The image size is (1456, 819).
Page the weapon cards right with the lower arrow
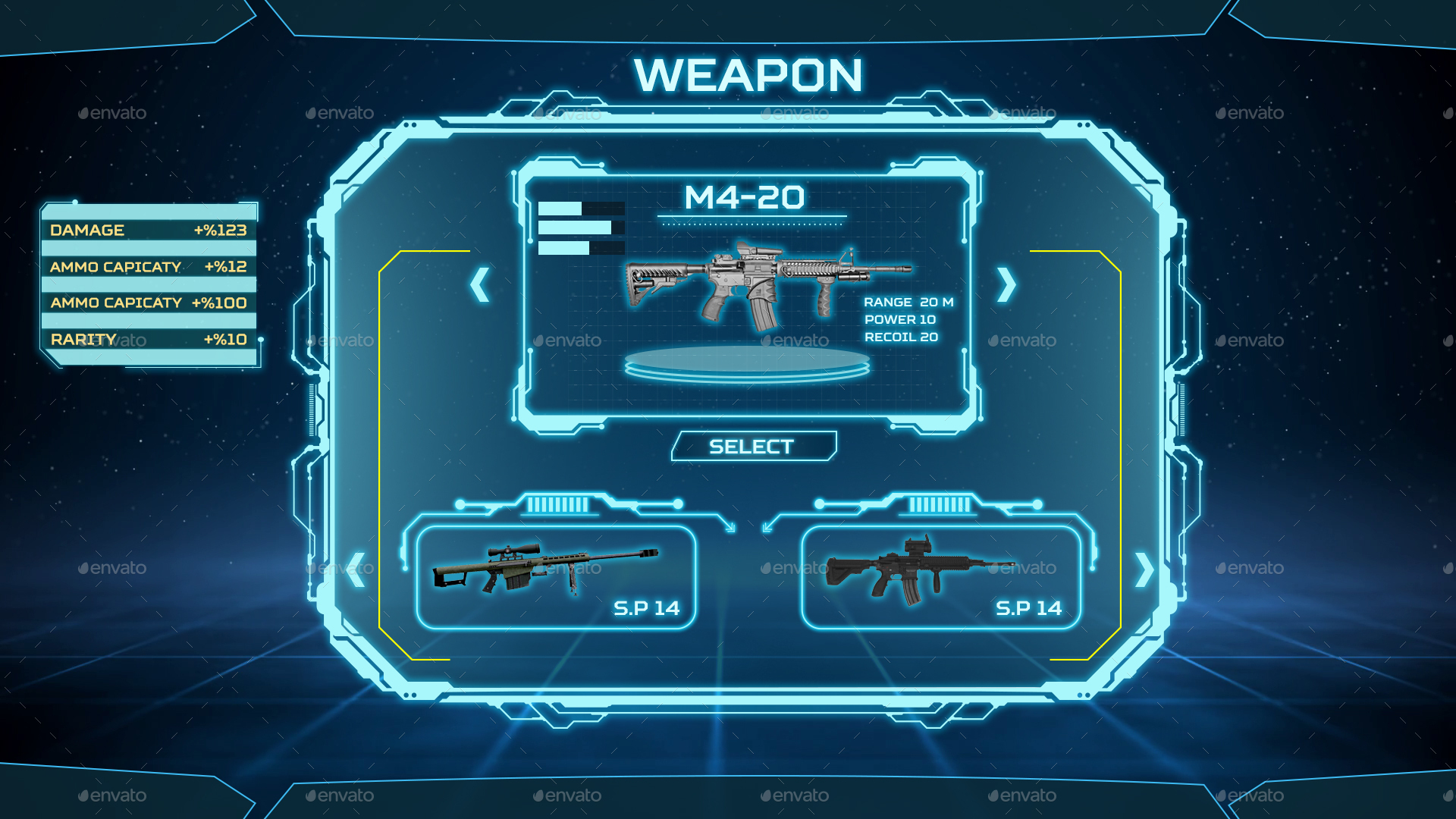tap(1144, 570)
